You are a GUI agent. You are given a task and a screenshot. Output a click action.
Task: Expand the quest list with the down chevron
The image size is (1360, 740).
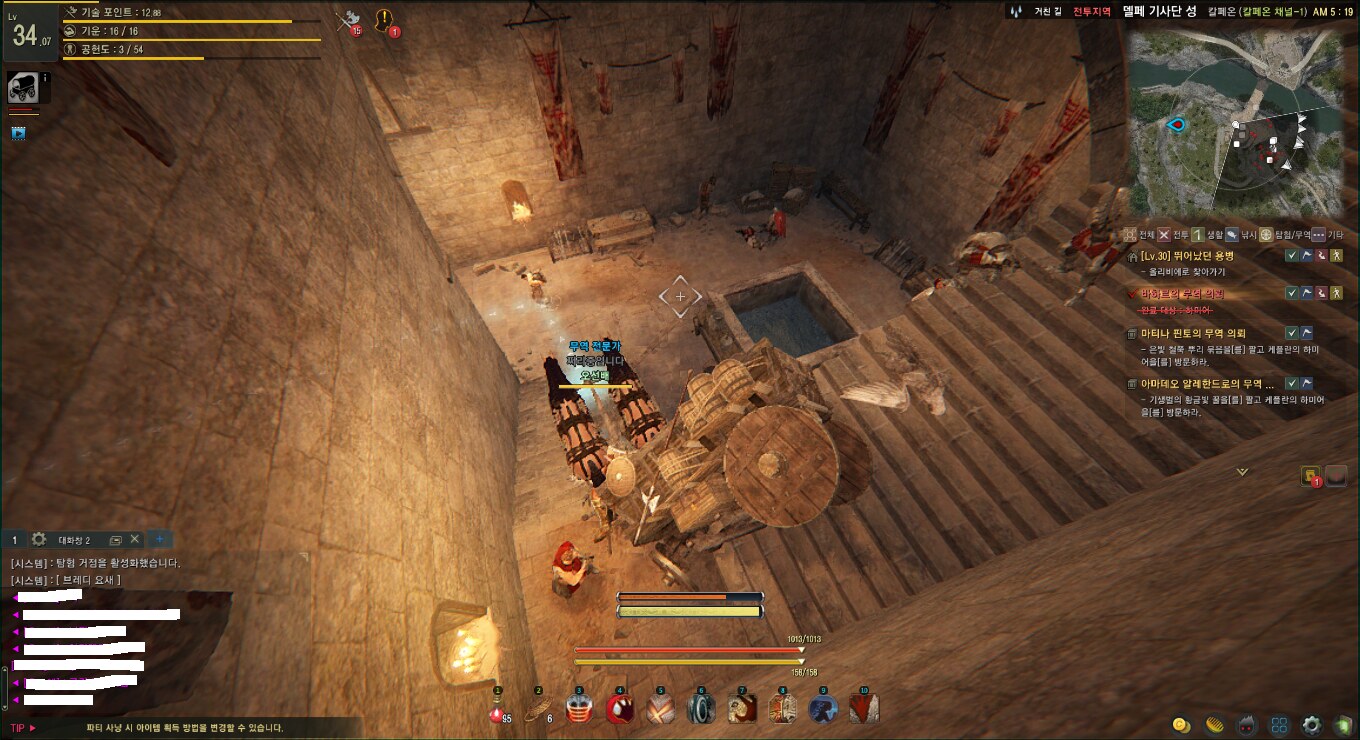[x=1242, y=471]
